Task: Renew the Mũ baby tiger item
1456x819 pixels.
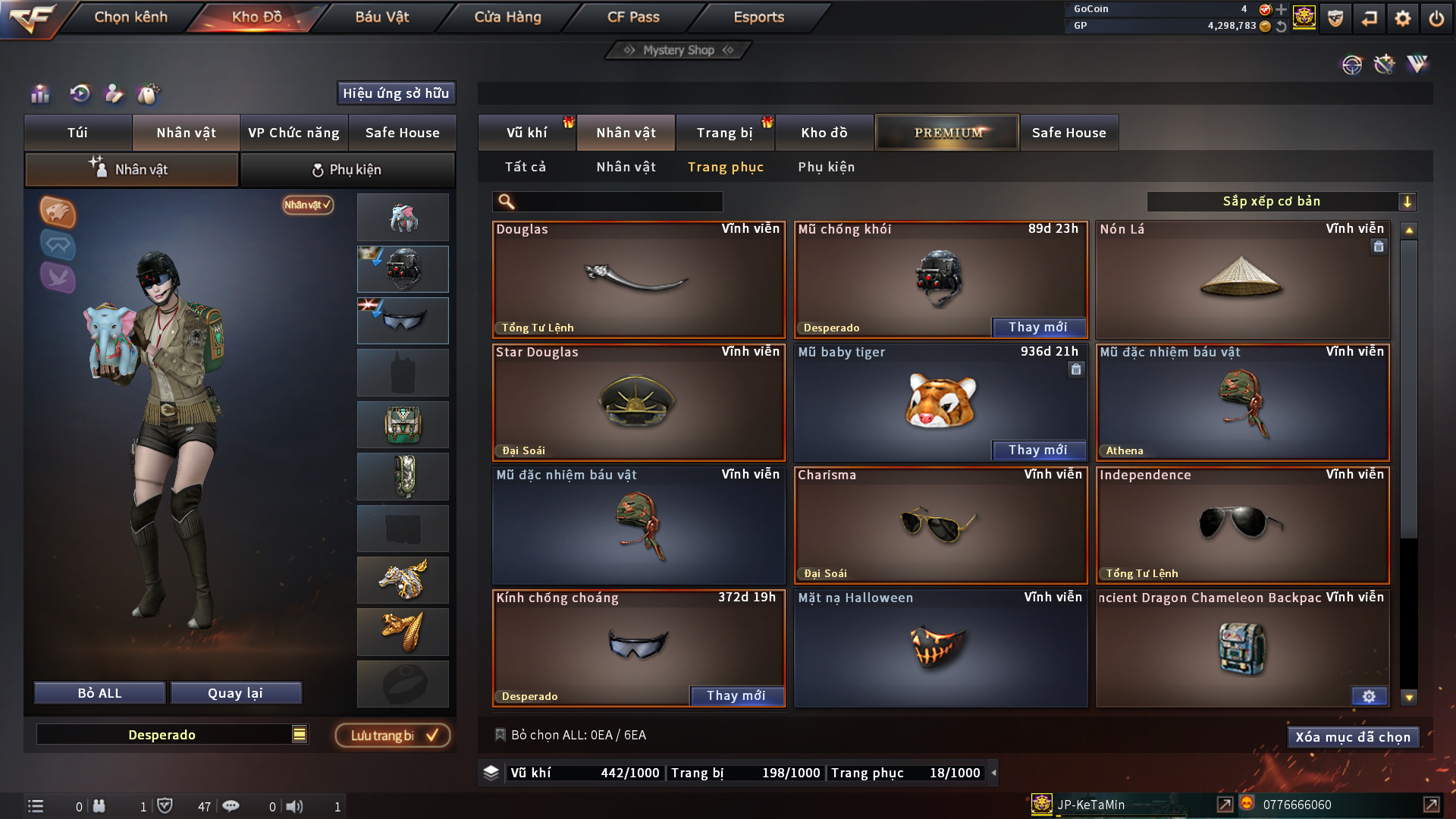Action: click(1038, 450)
